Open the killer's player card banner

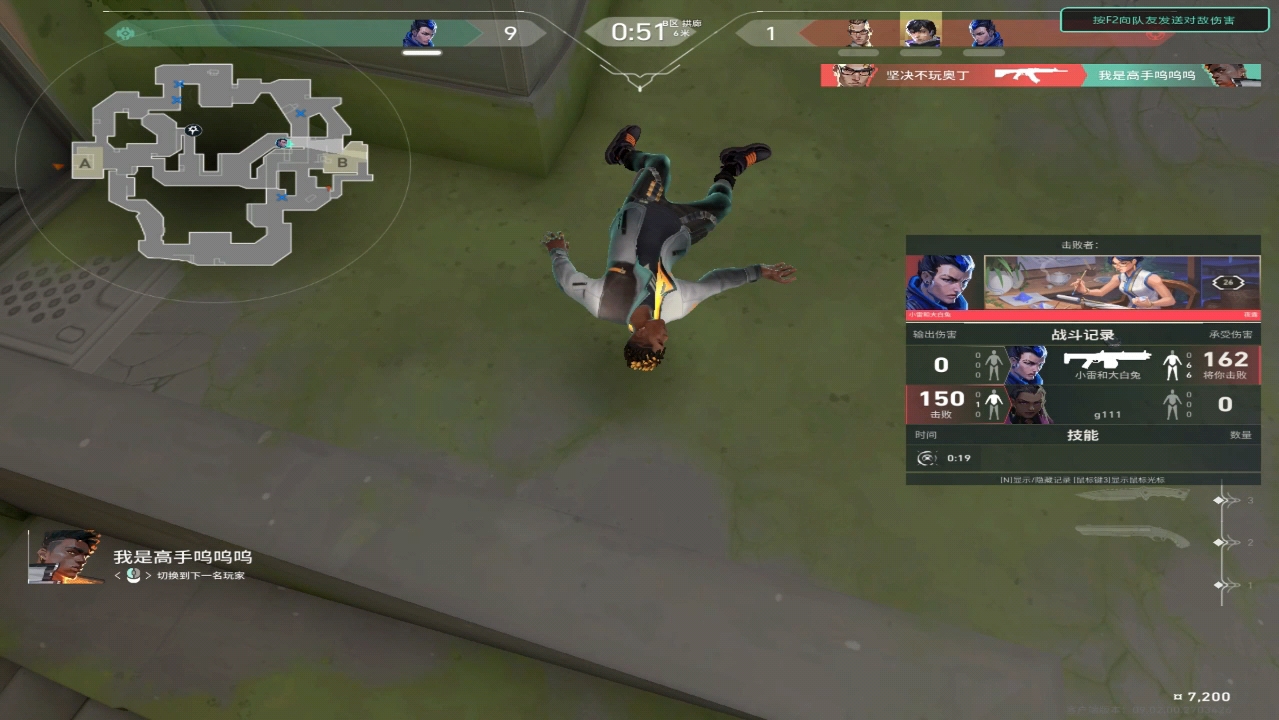(x=1091, y=282)
